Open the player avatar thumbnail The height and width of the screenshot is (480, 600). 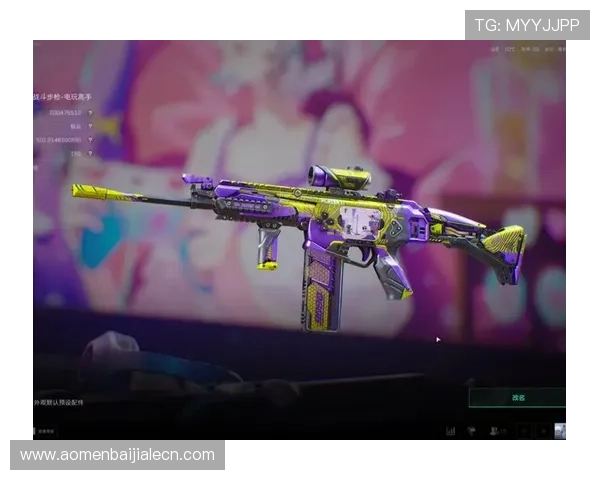[x=560, y=431]
